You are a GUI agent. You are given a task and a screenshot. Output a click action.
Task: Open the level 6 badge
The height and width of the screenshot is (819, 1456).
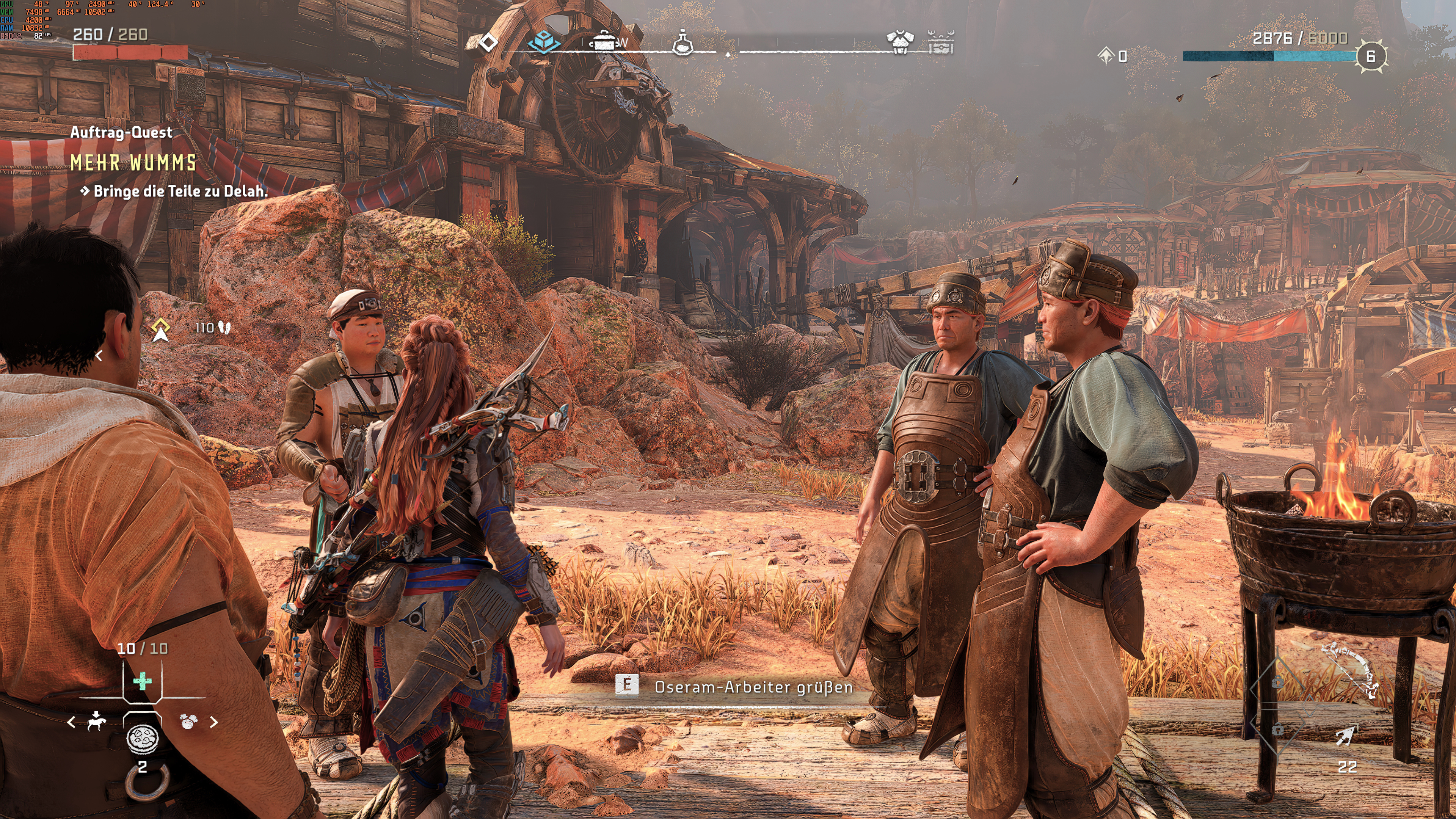(1371, 56)
